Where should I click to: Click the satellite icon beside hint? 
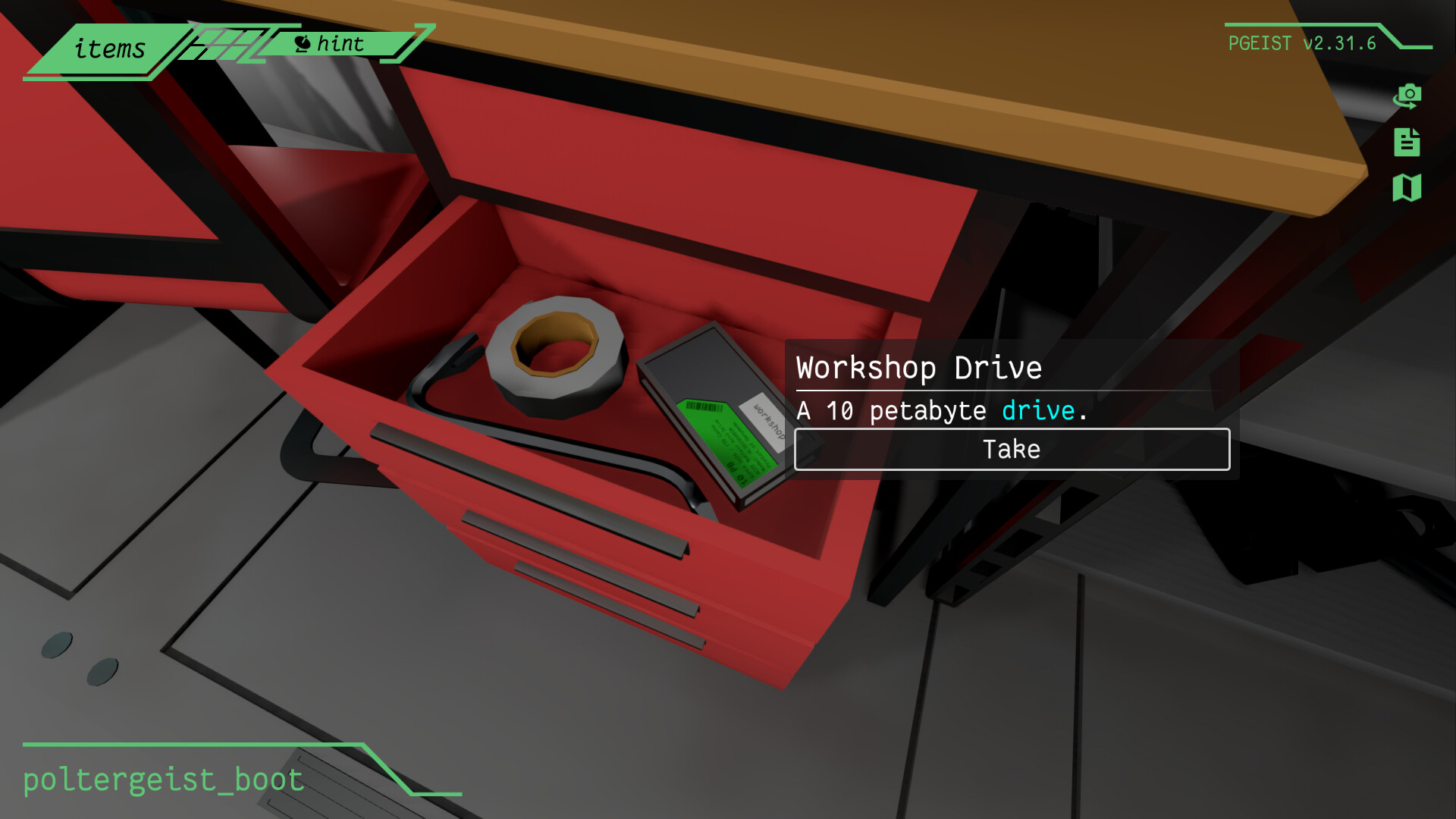point(303,42)
